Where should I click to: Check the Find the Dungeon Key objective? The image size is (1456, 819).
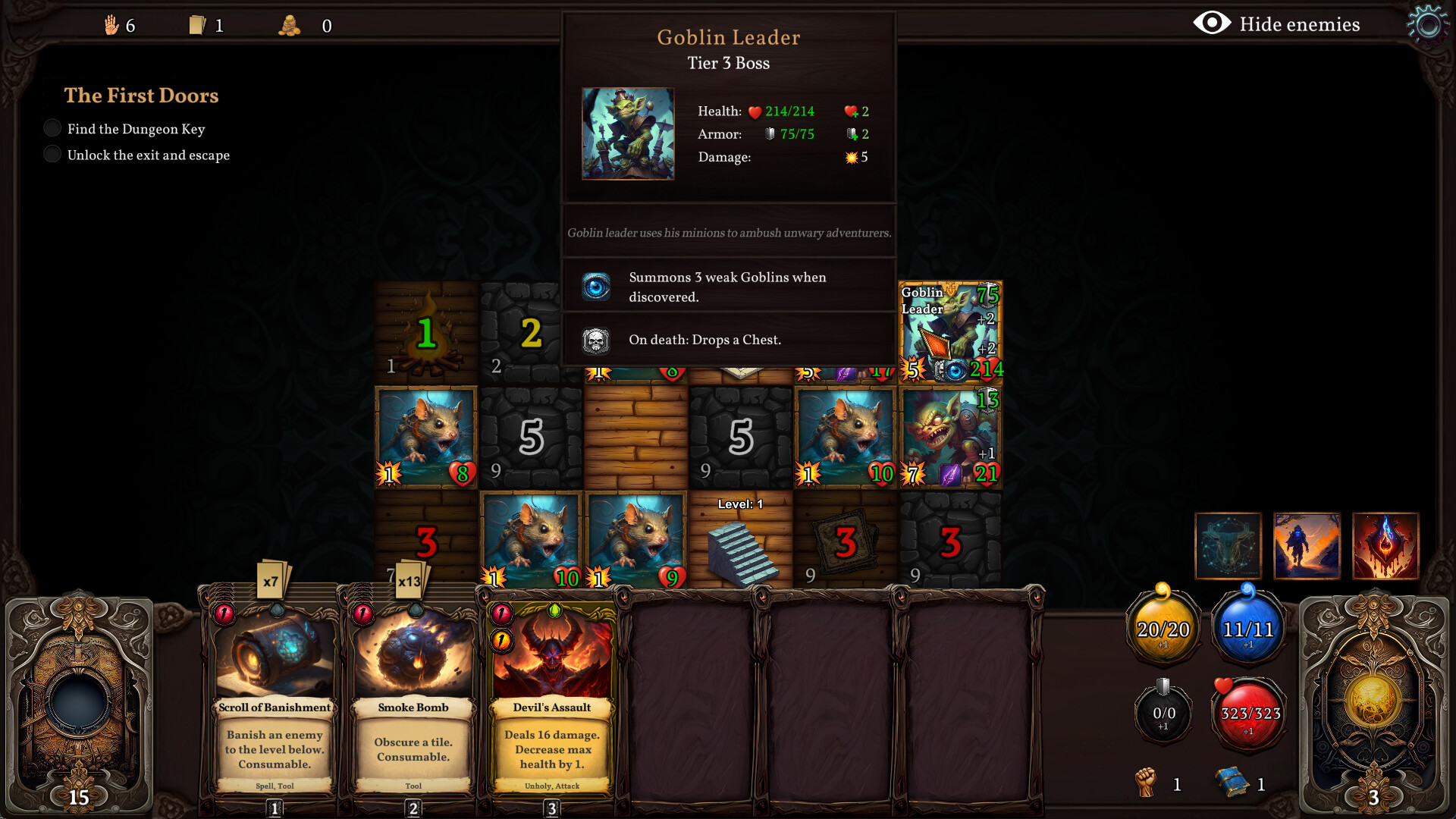(x=52, y=127)
